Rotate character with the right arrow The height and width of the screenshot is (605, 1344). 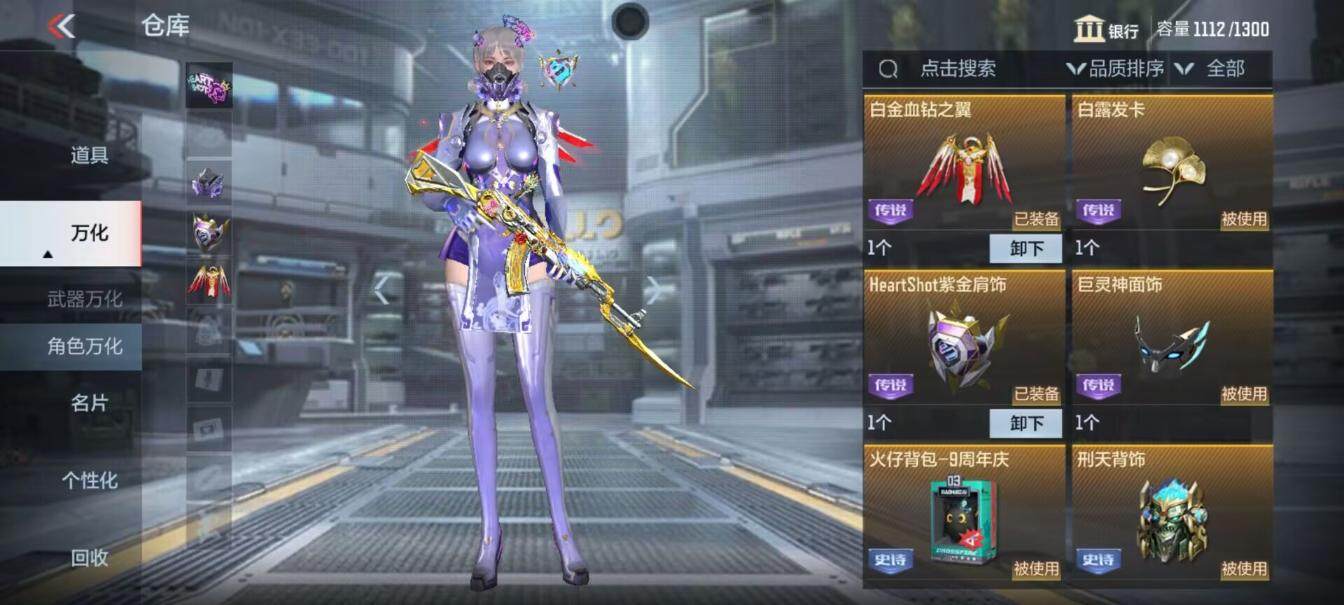[x=653, y=290]
